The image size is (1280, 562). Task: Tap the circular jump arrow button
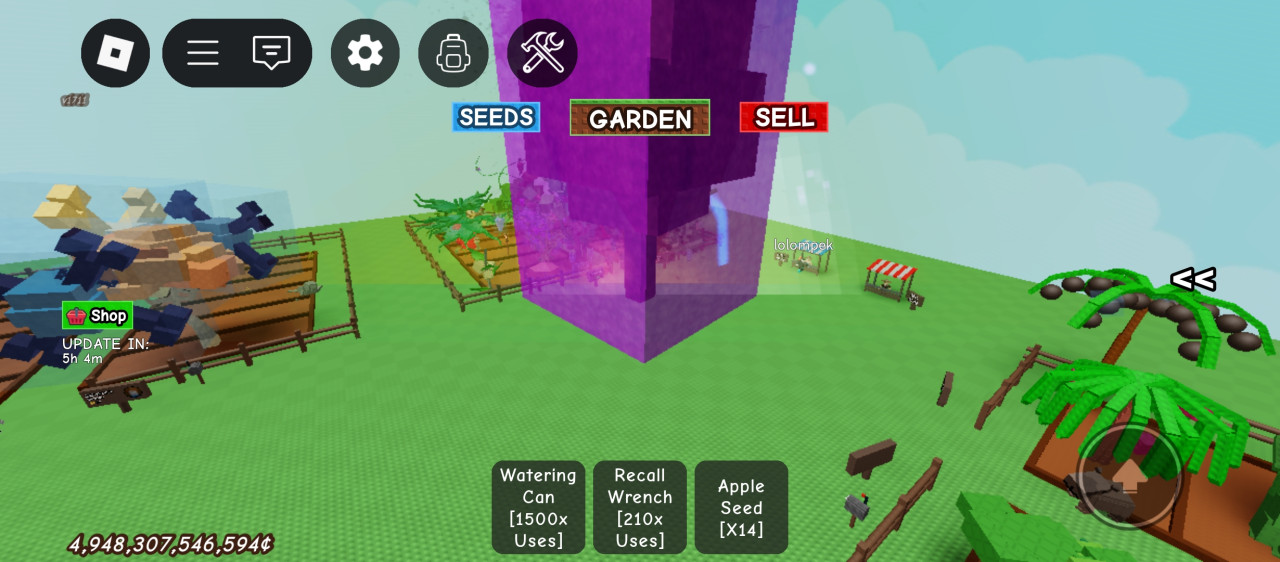pyautogui.click(x=1129, y=476)
